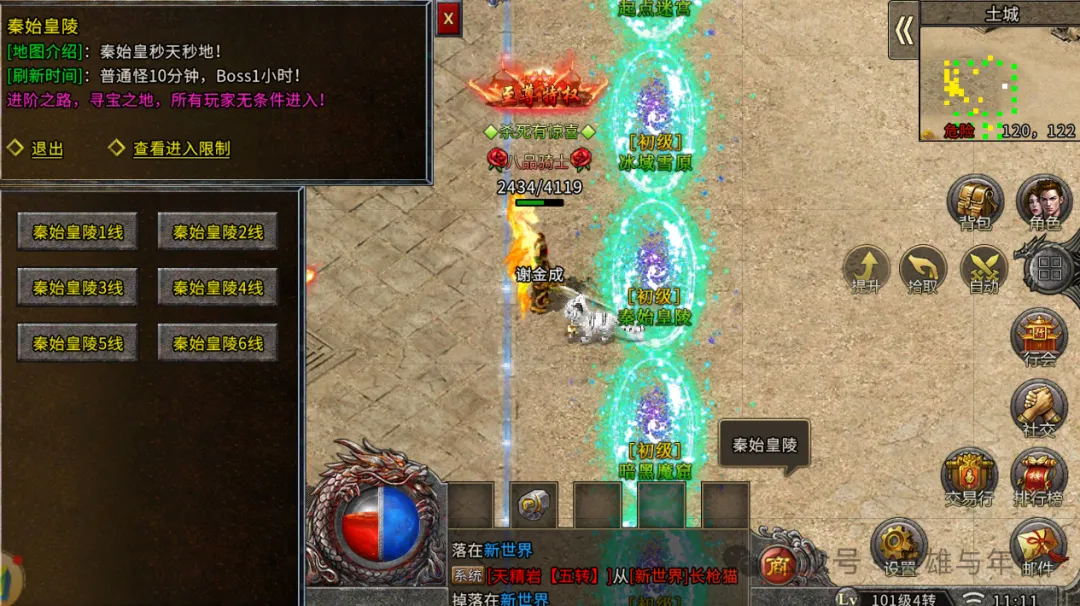The width and height of the screenshot is (1080, 606).
Task: Show the 排行榜 leaderboard
Action: click(1039, 476)
